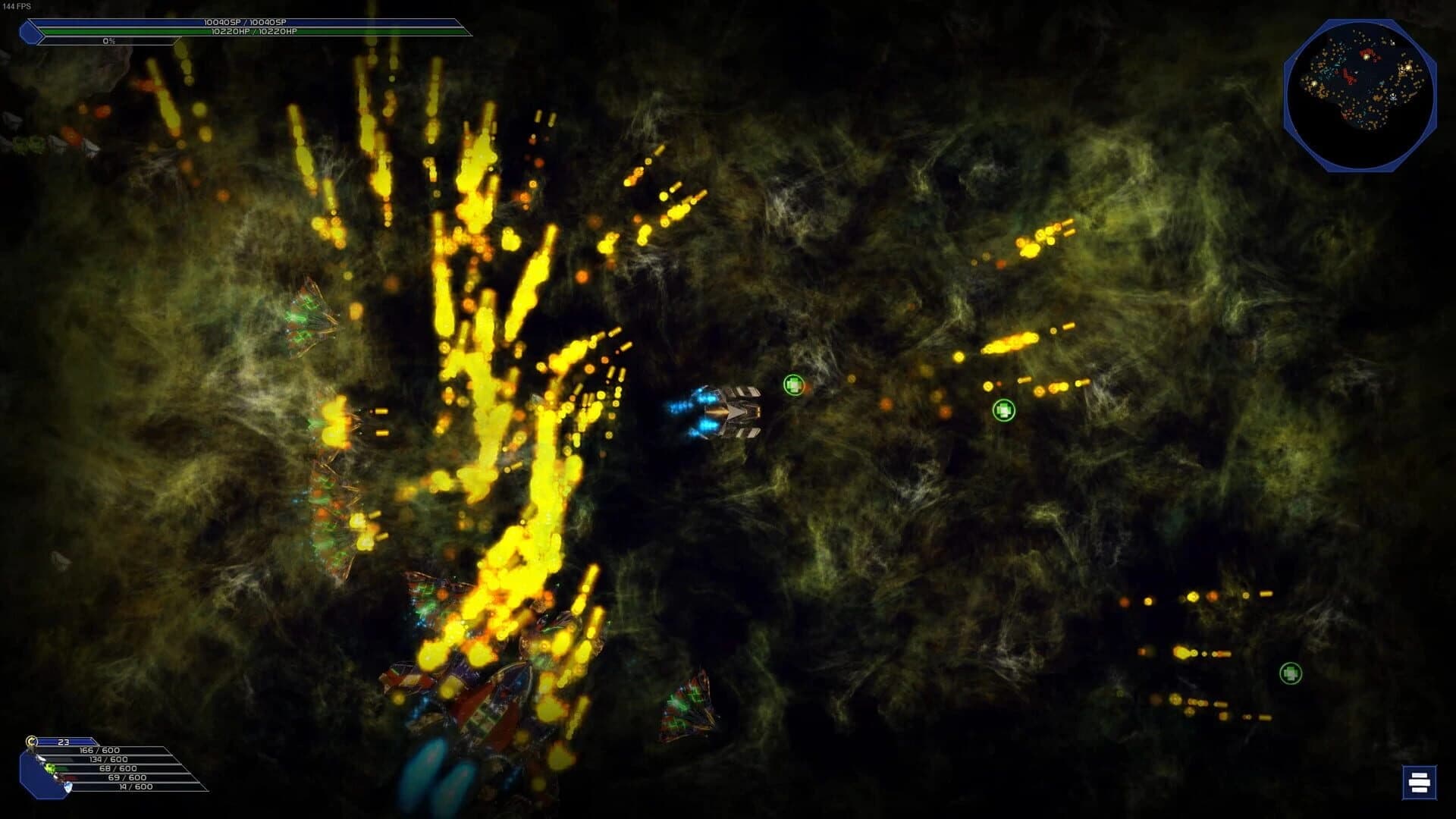Click the green cross pickup near the player ship
Image resolution: width=1456 pixels, height=819 pixels.
click(792, 386)
